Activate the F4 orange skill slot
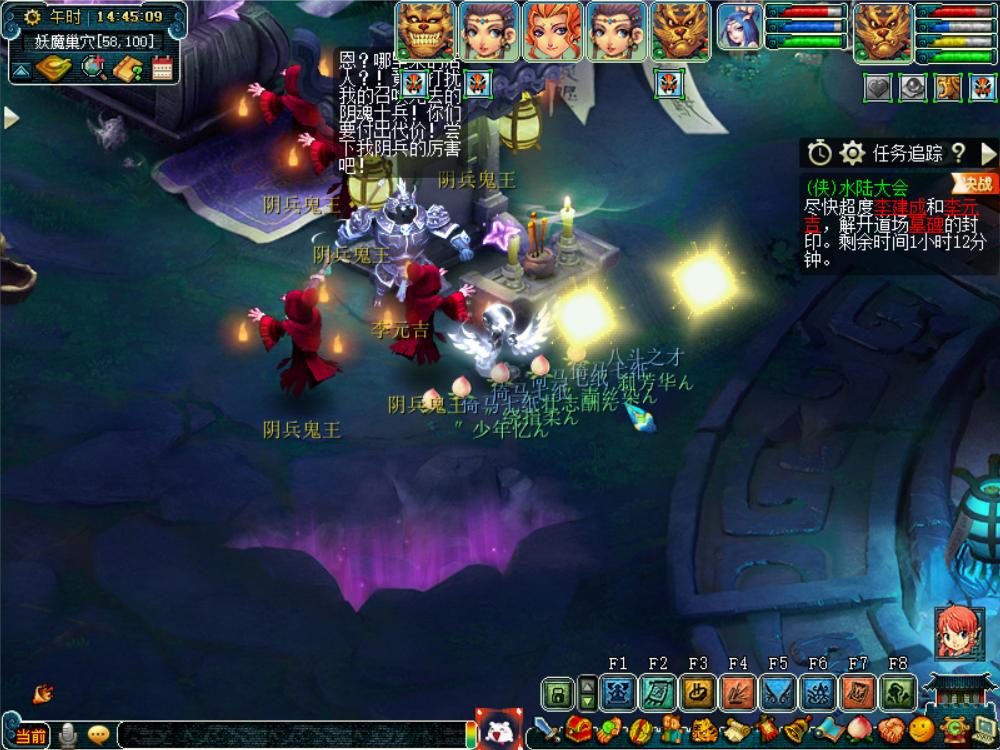The image size is (1000, 750). (x=738, y=692)
